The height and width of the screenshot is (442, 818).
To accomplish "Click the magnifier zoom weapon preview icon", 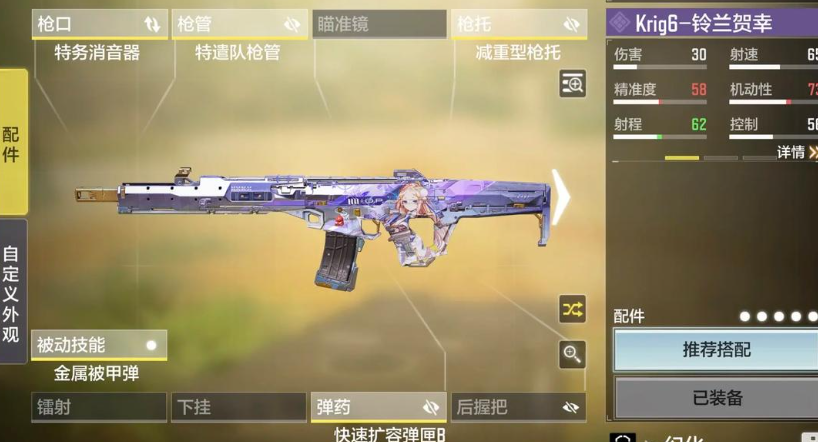I will [x=572, y=353].
